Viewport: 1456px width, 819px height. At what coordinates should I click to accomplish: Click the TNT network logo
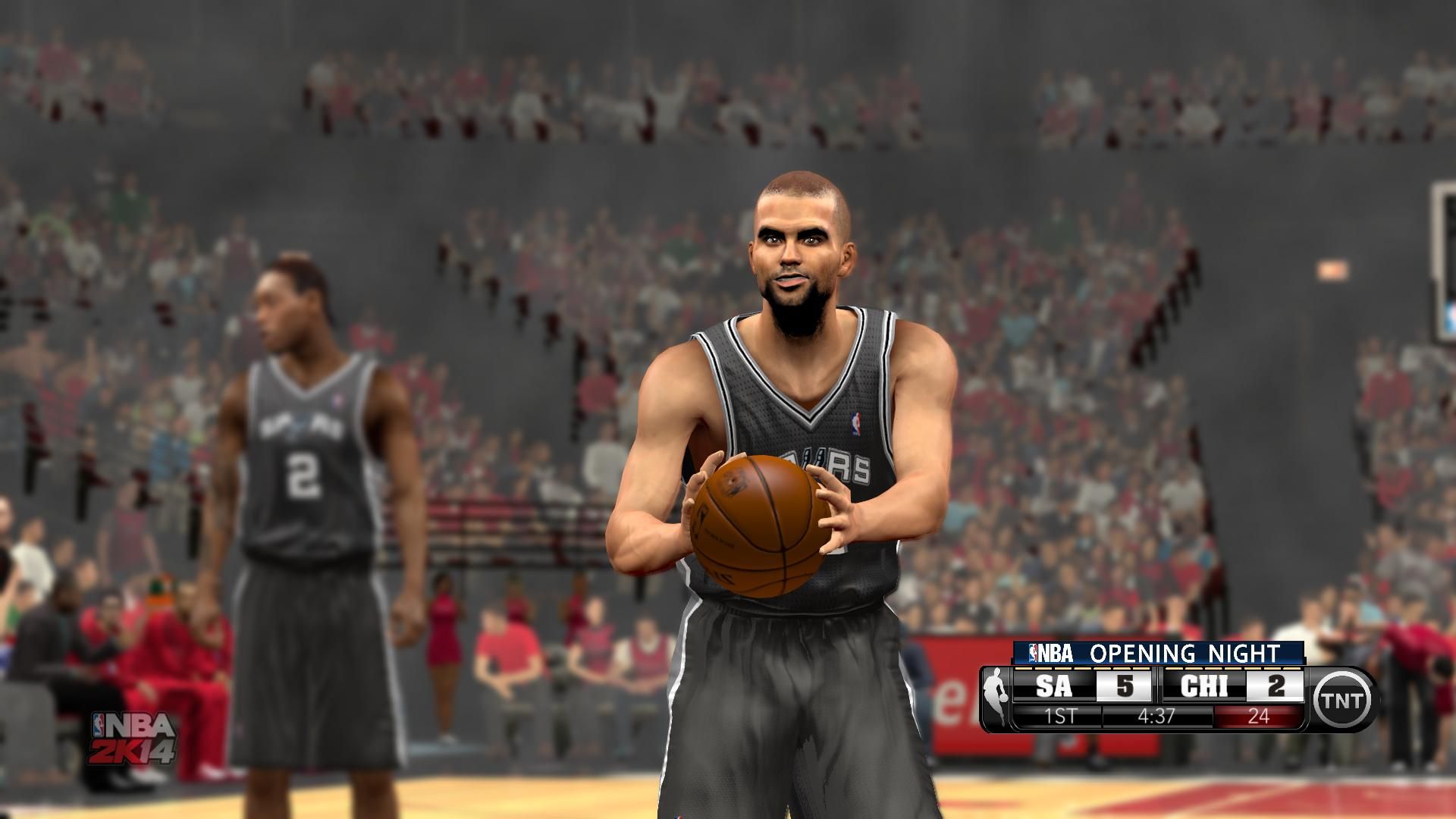click(x=1344, y=699)
